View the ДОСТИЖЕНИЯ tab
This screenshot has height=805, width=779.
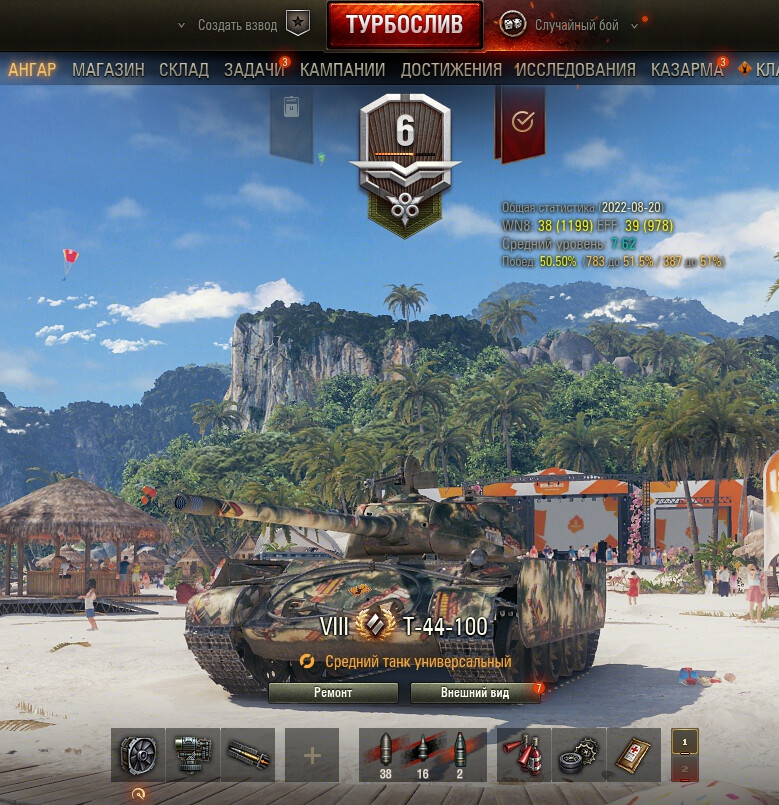click(451, 70)
